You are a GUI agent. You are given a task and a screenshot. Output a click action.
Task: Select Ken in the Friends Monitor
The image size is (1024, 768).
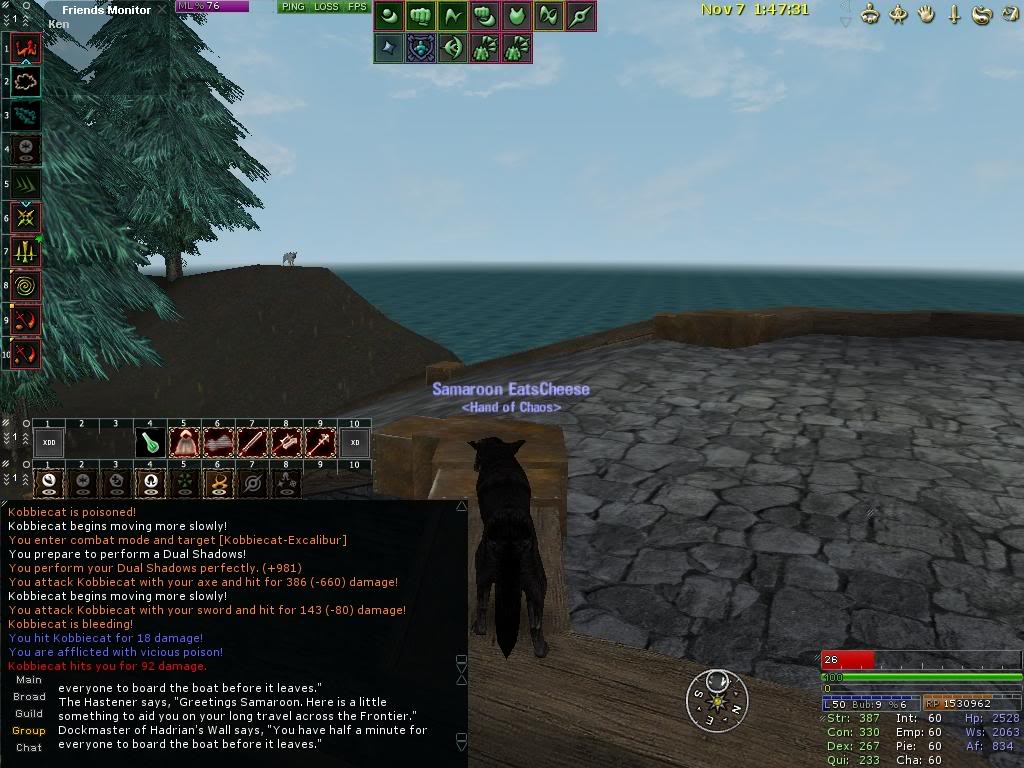pos(59,24)
